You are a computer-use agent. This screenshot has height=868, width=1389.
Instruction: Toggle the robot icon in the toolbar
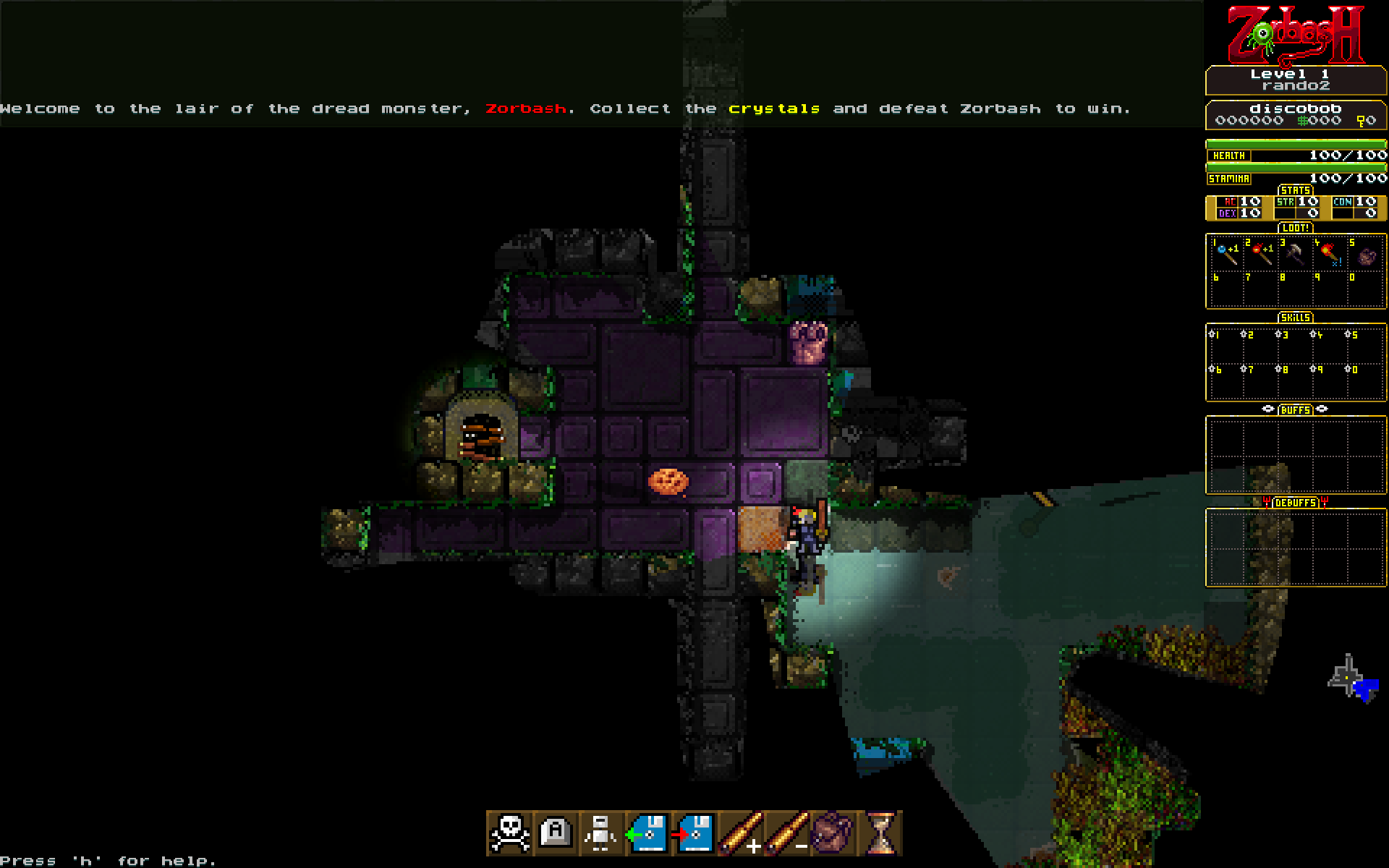[602, 833]
